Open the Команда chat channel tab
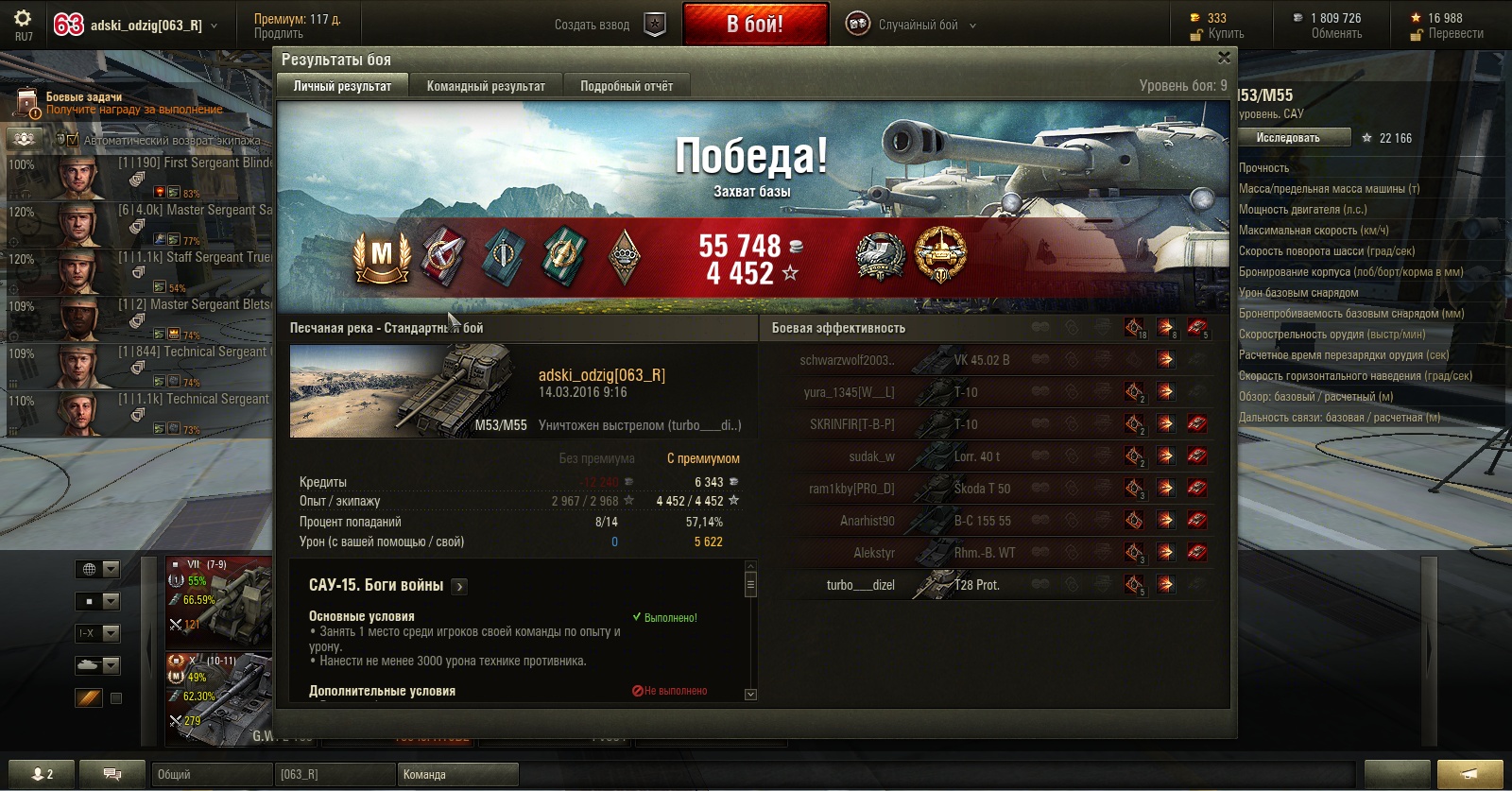Image resolution: width=1512 pixels, height=791 pixels. (x=457, y=774)
